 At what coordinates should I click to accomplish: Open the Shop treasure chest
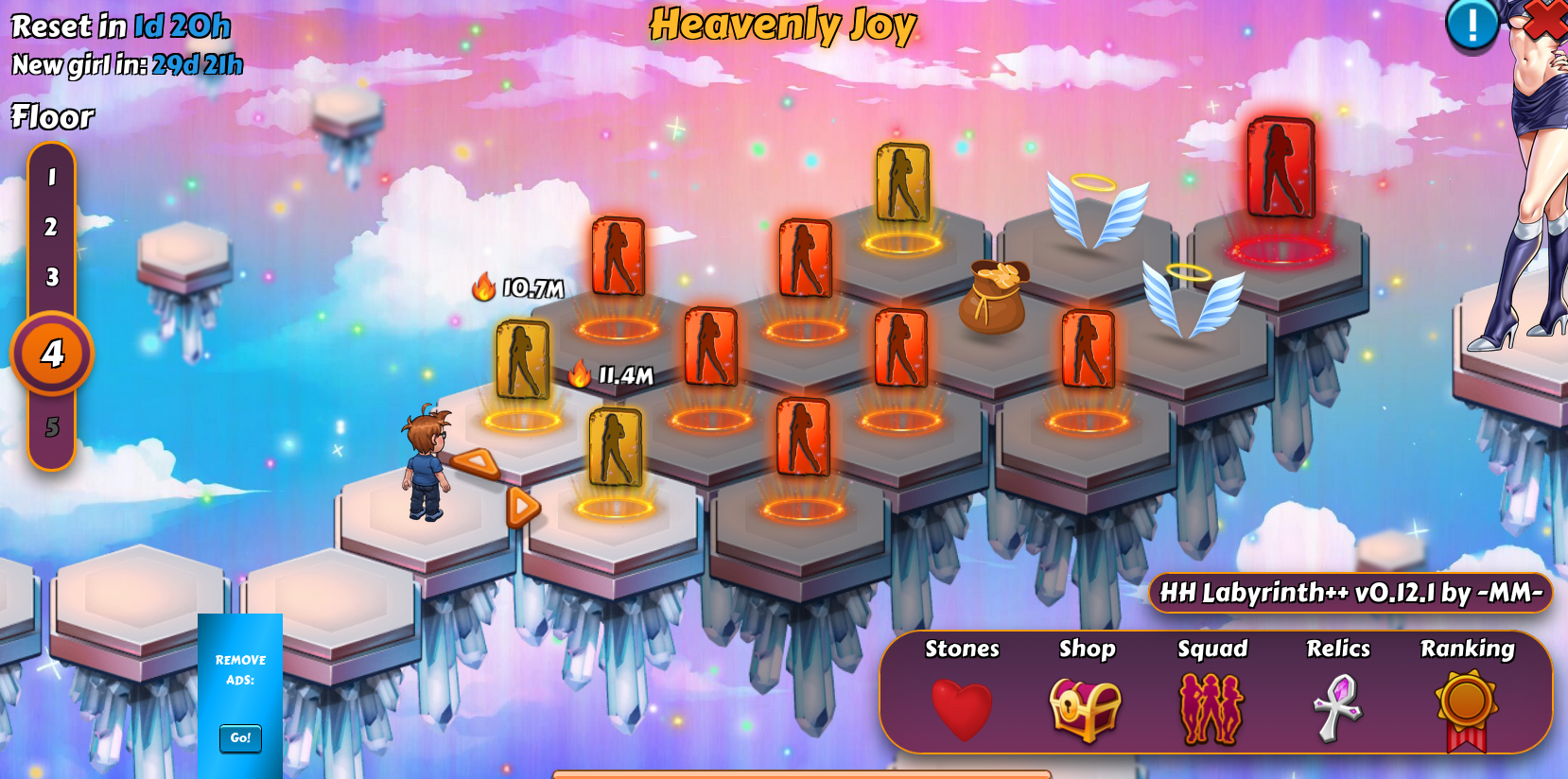pos(1086,709)
